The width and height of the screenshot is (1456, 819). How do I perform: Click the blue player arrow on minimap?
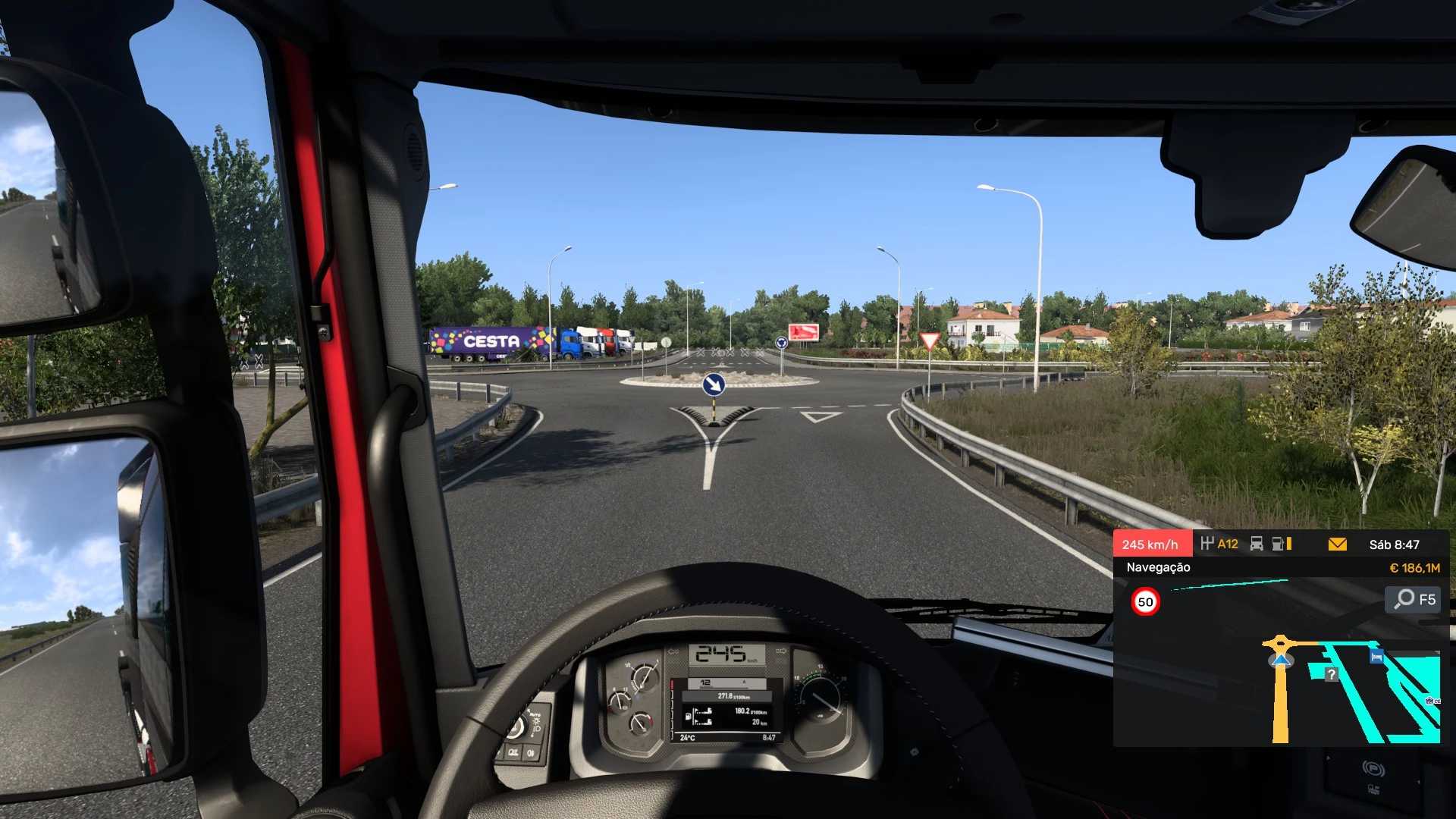pyautogui.click(x=1281, y=660)
